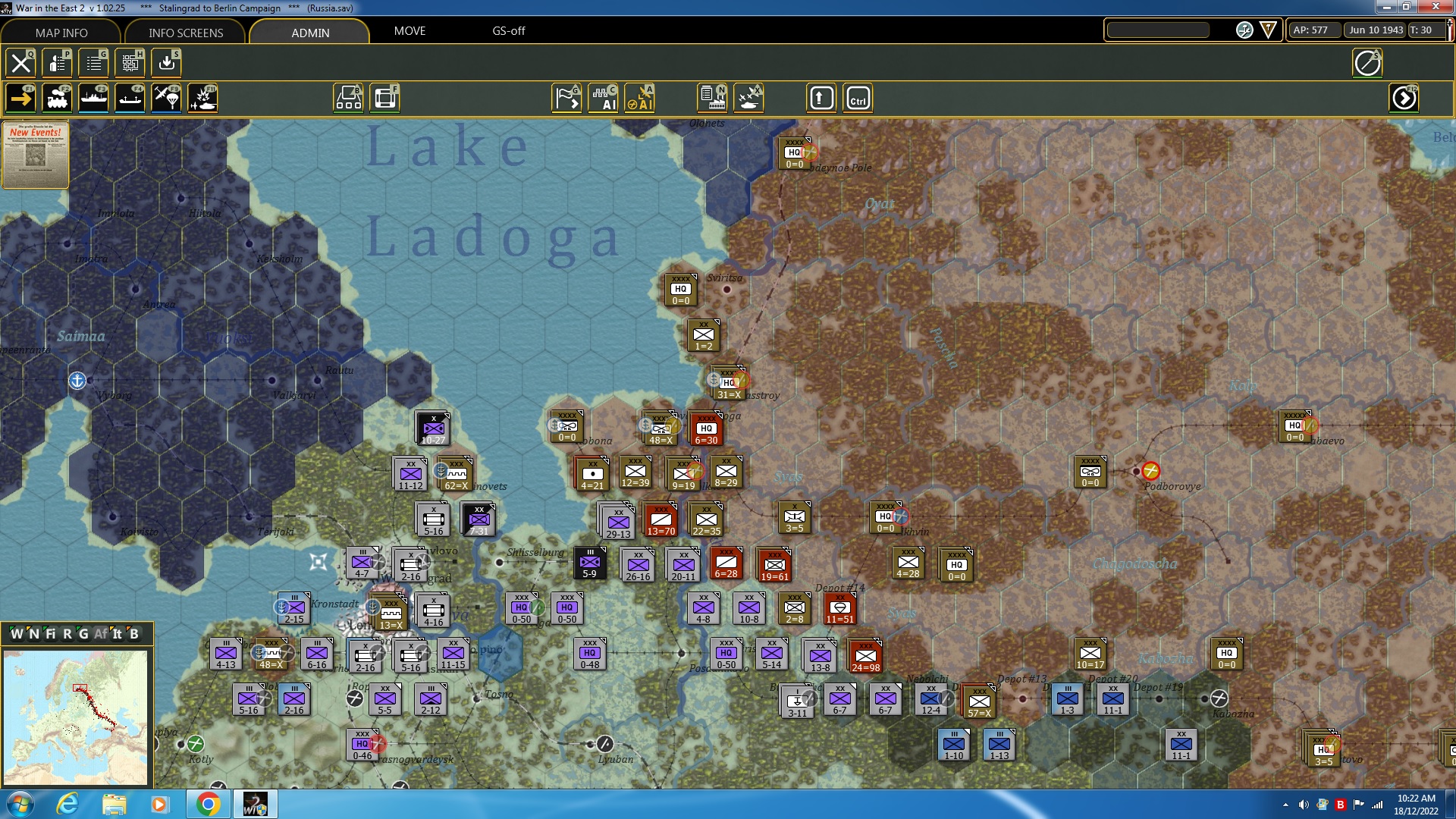Open the Commander's Report
This screenshot has height=819, width=1456.
click(57, 63)
